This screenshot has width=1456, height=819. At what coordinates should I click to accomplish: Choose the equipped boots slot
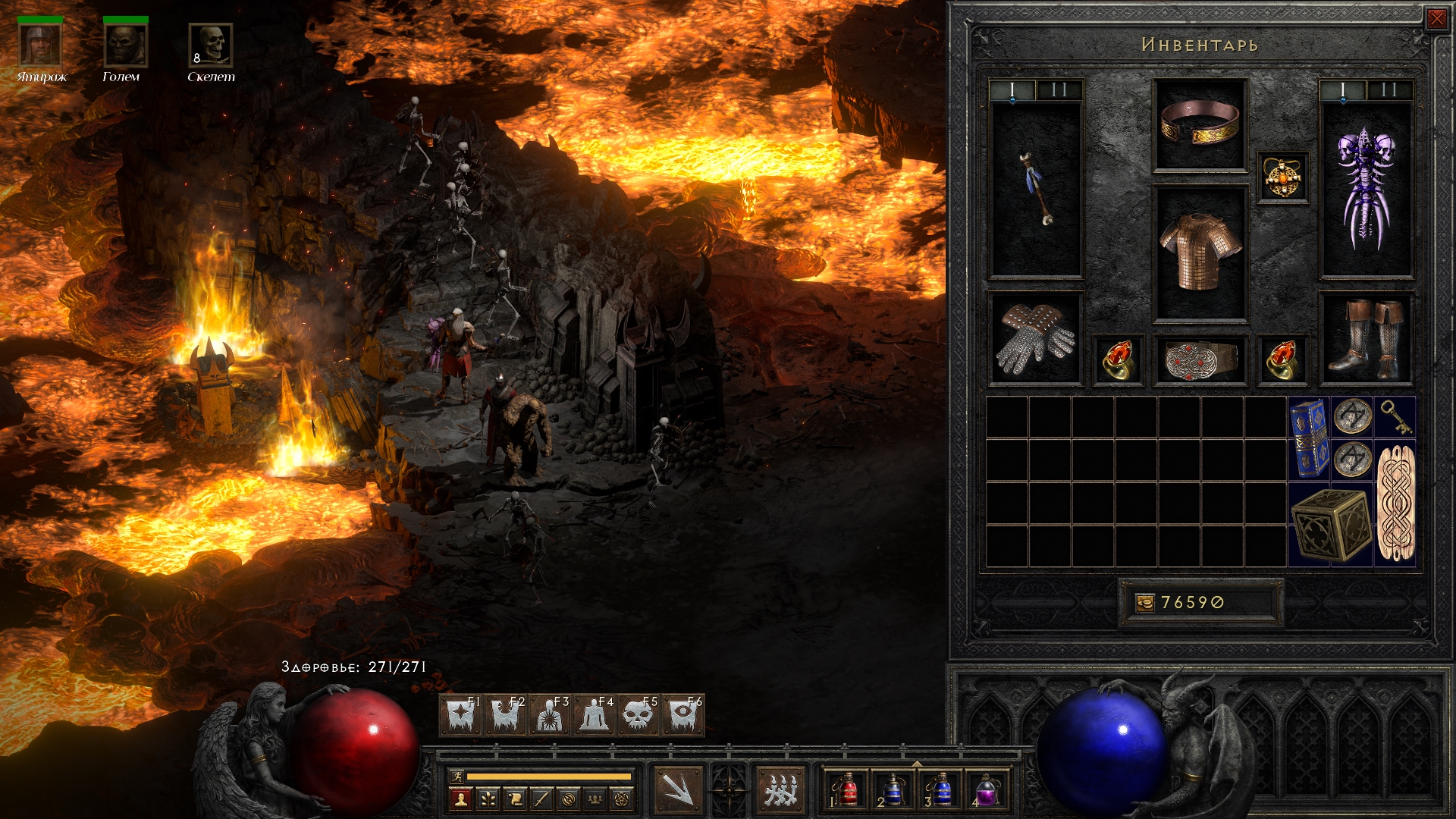[1367, 339]
